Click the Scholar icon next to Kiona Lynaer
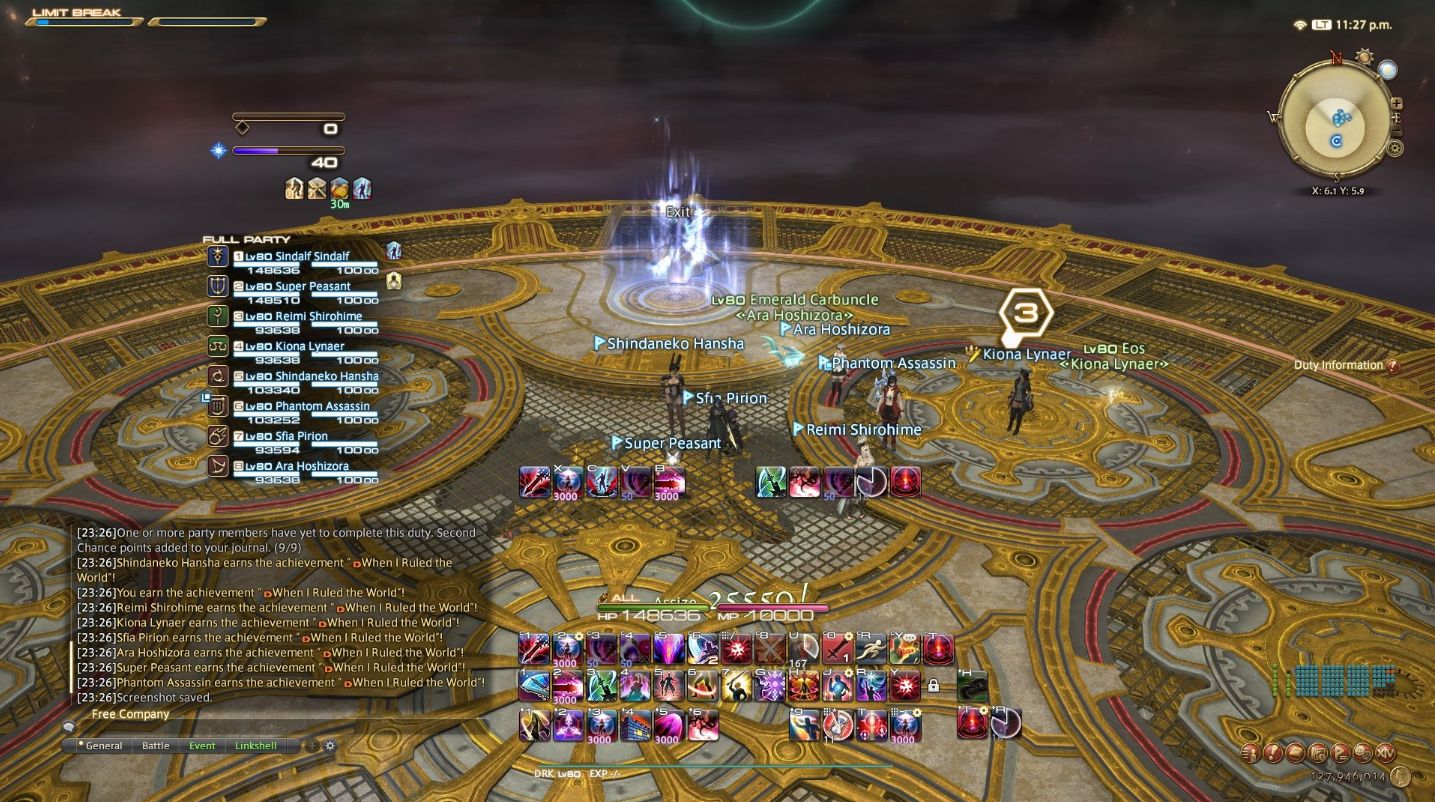The image size is (1435, 802). [x=220, y=344]
